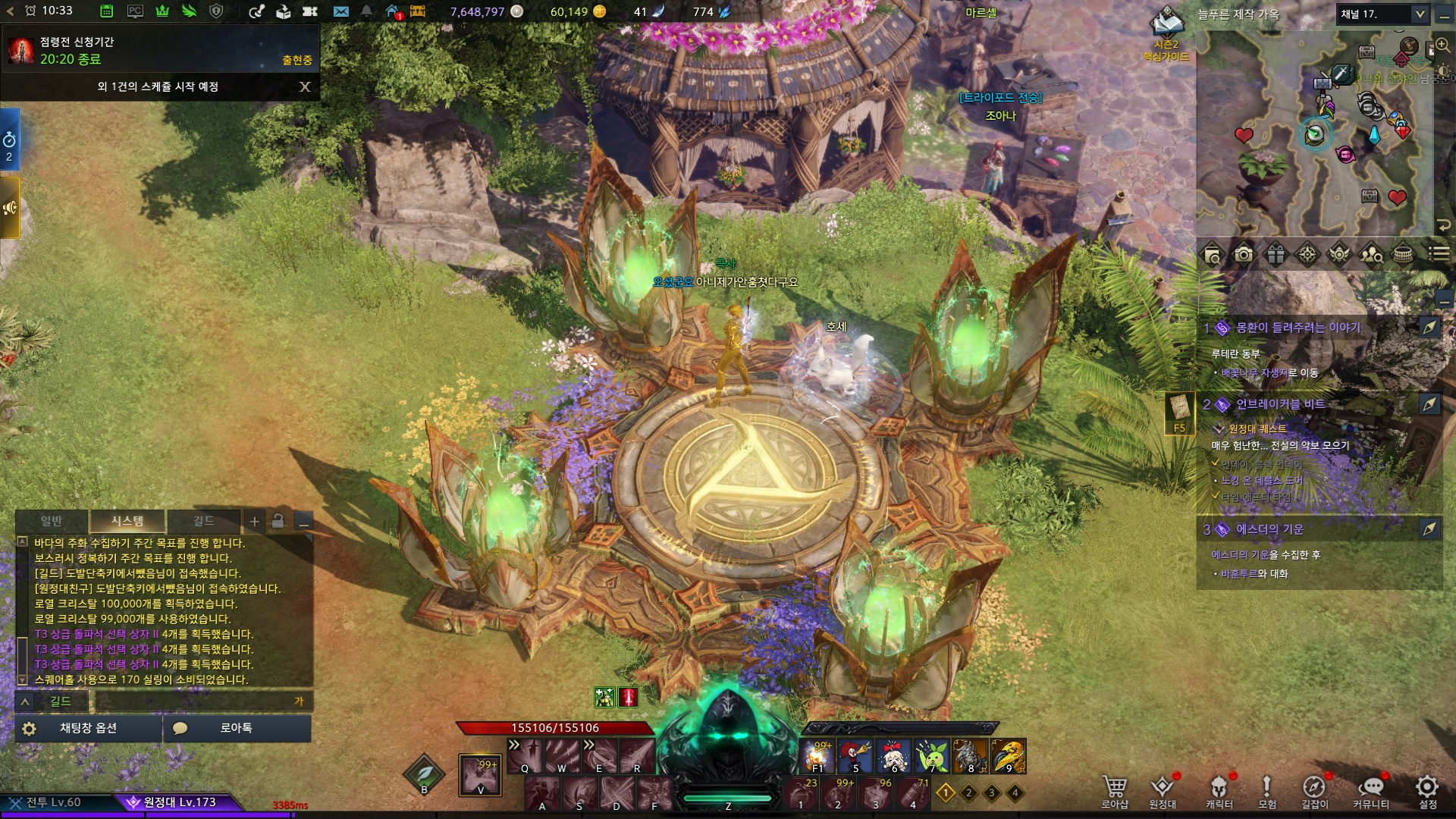Track the 에스더의 기운 quest entry

point(1429,529)
